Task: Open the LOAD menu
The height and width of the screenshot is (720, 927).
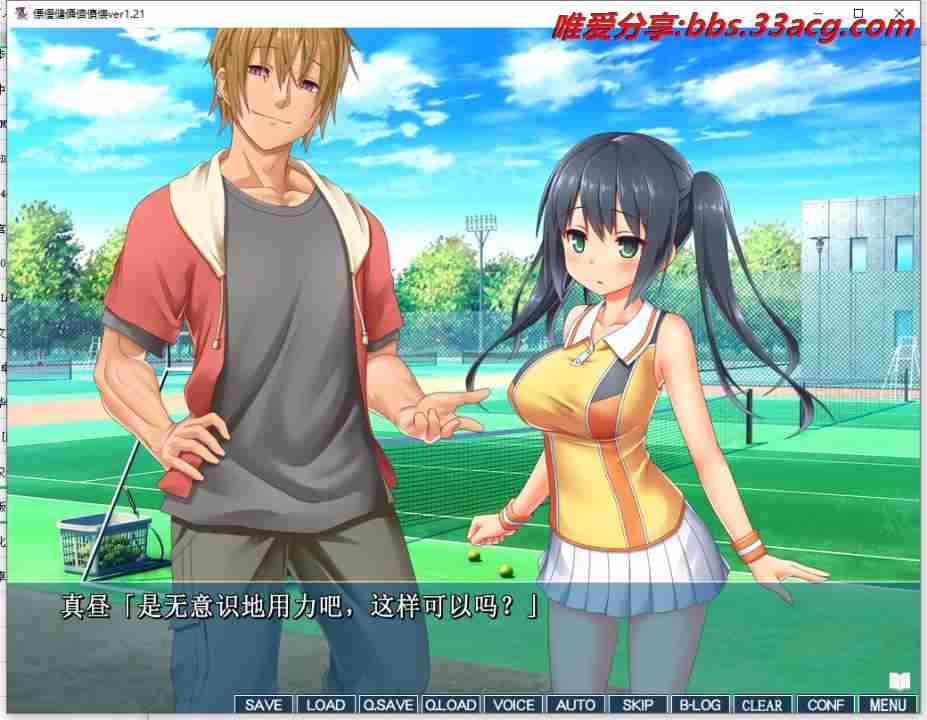Action: coord(325,705)
